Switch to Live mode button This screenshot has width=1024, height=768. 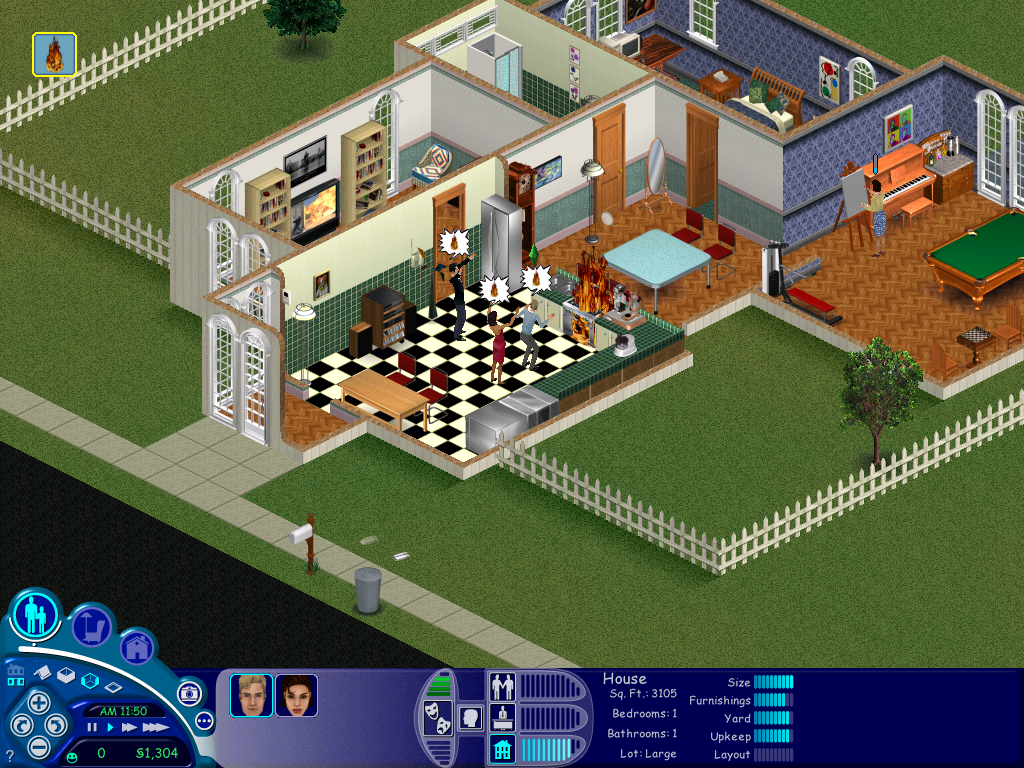pos(35,615)
